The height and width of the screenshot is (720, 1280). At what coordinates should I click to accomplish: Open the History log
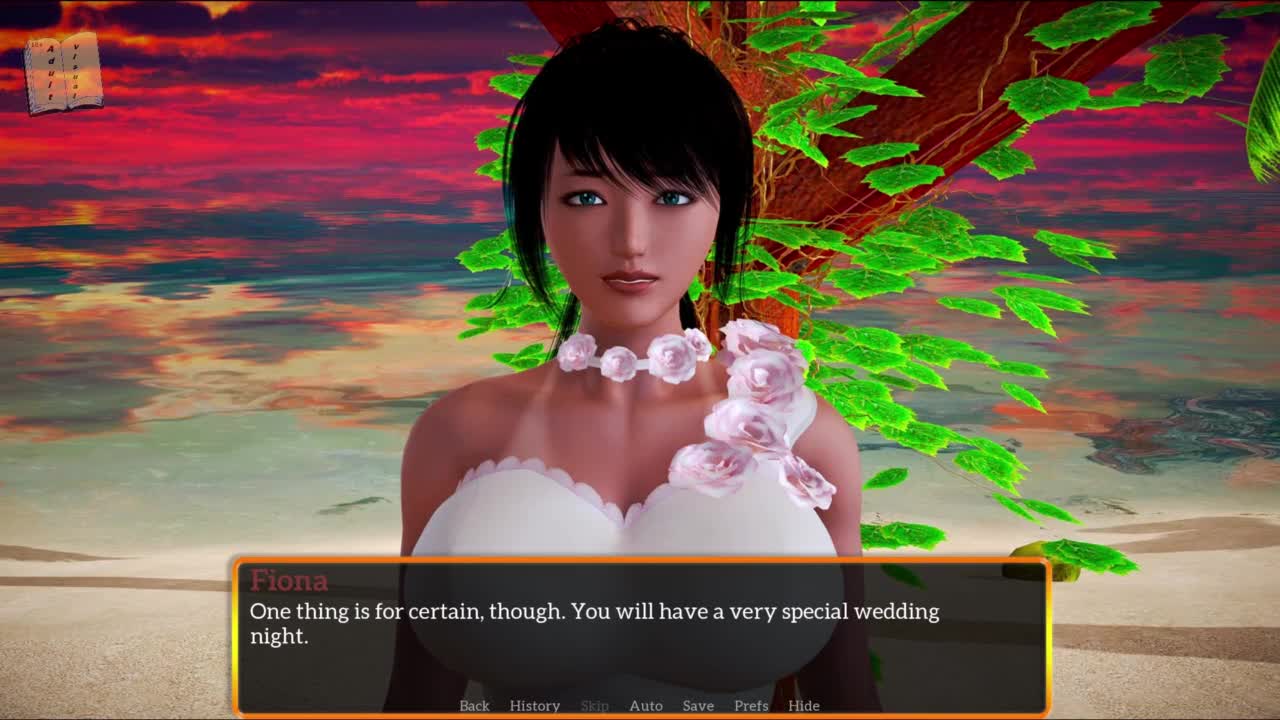tap(534, 705)
